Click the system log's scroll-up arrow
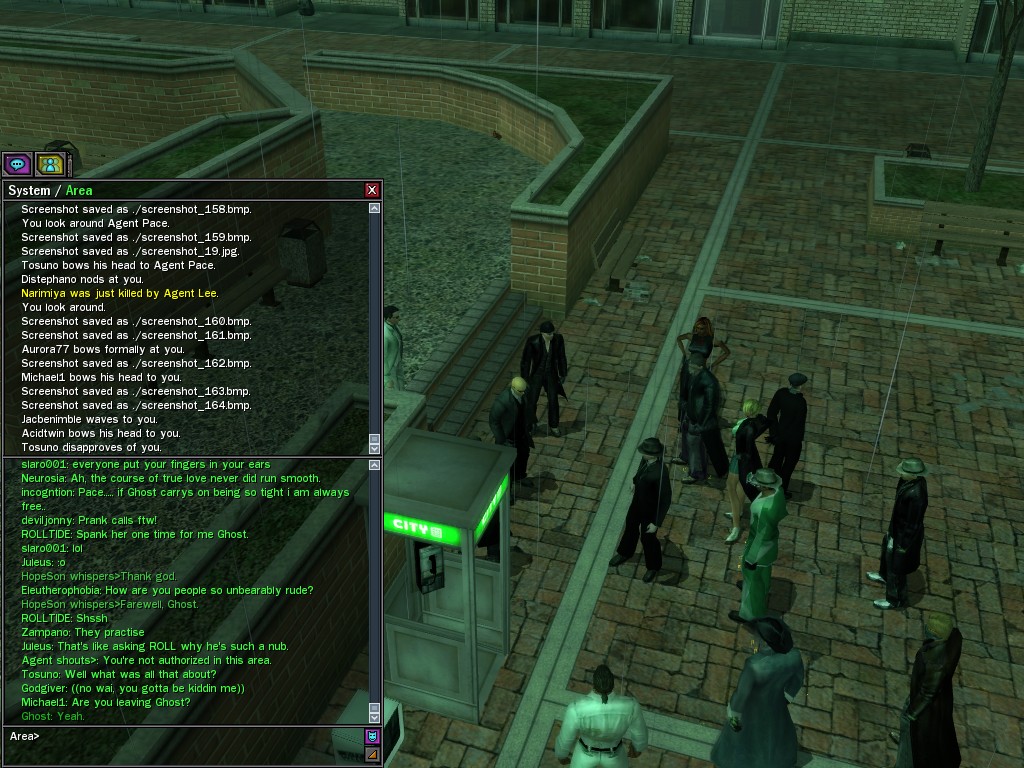1024x768 pixels. [374, 208]
